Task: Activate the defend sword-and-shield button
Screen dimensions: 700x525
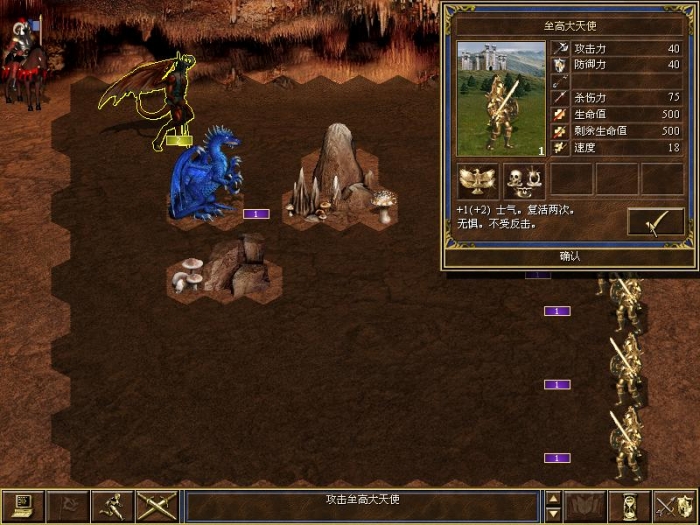Action: (x=673, y=506)
